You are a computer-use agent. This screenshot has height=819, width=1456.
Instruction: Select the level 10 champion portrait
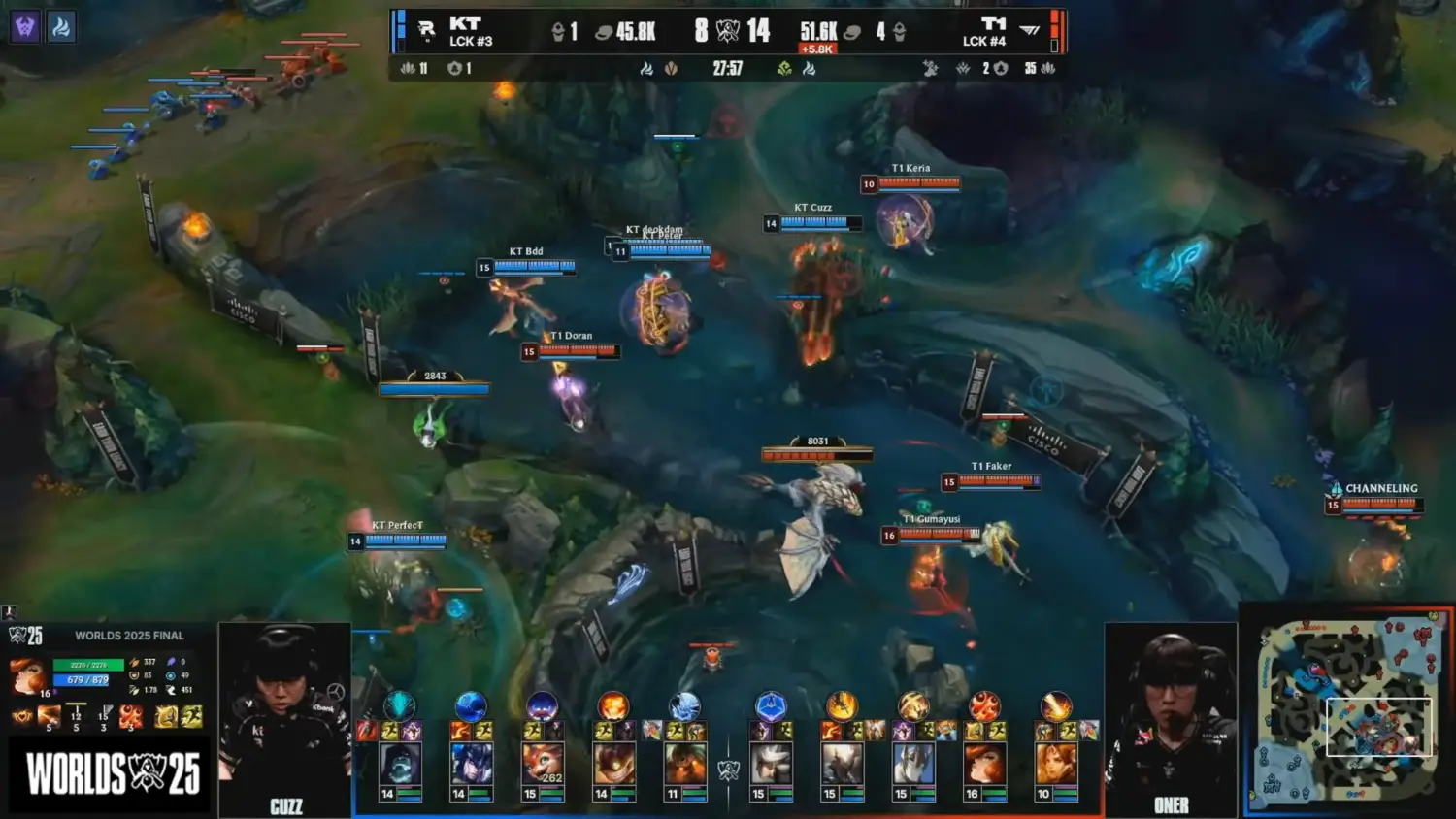coord(1055,765)
